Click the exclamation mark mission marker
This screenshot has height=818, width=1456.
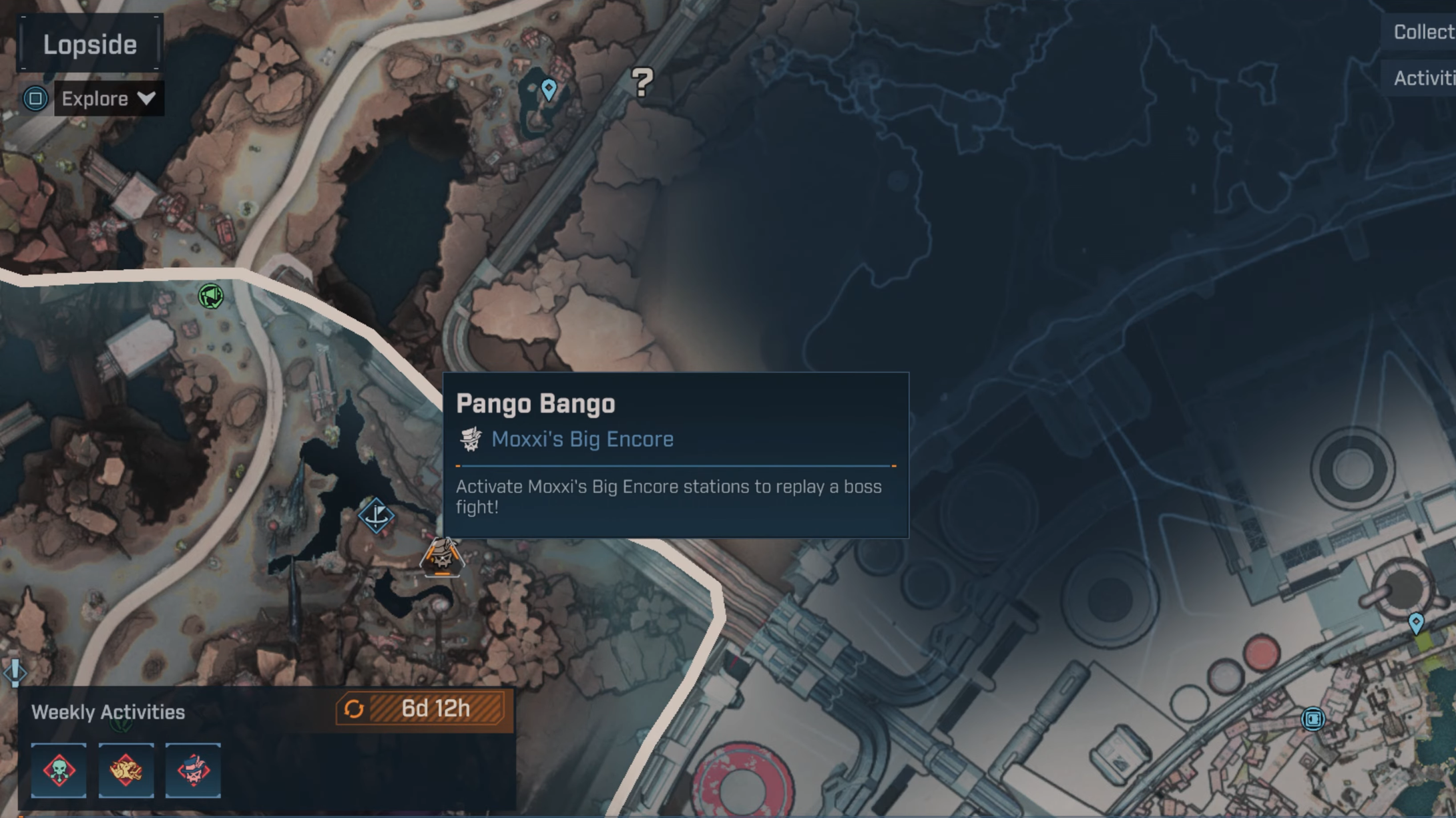[15, 671]
